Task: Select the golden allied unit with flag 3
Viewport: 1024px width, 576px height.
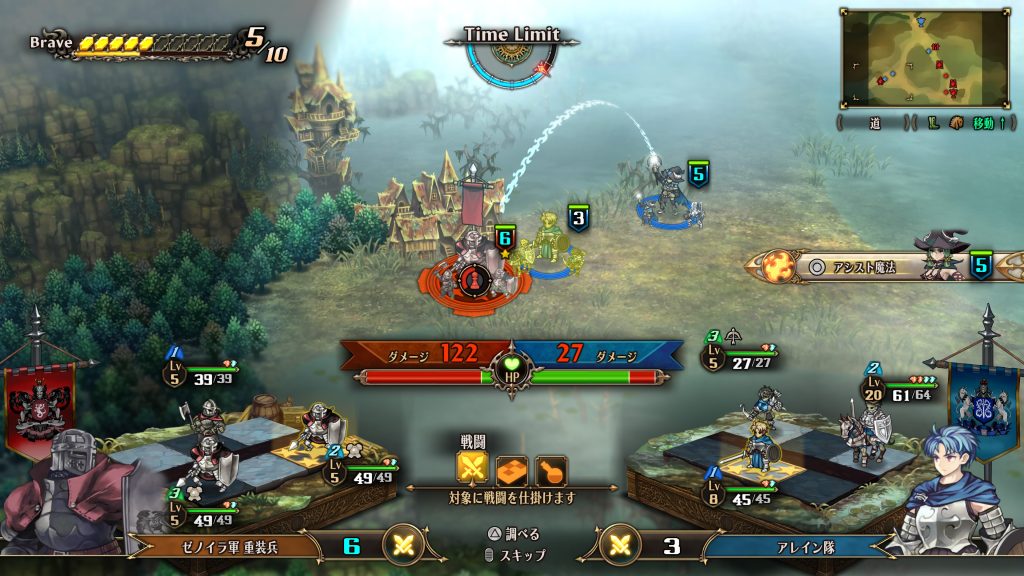Action: [x=548, y=244]
